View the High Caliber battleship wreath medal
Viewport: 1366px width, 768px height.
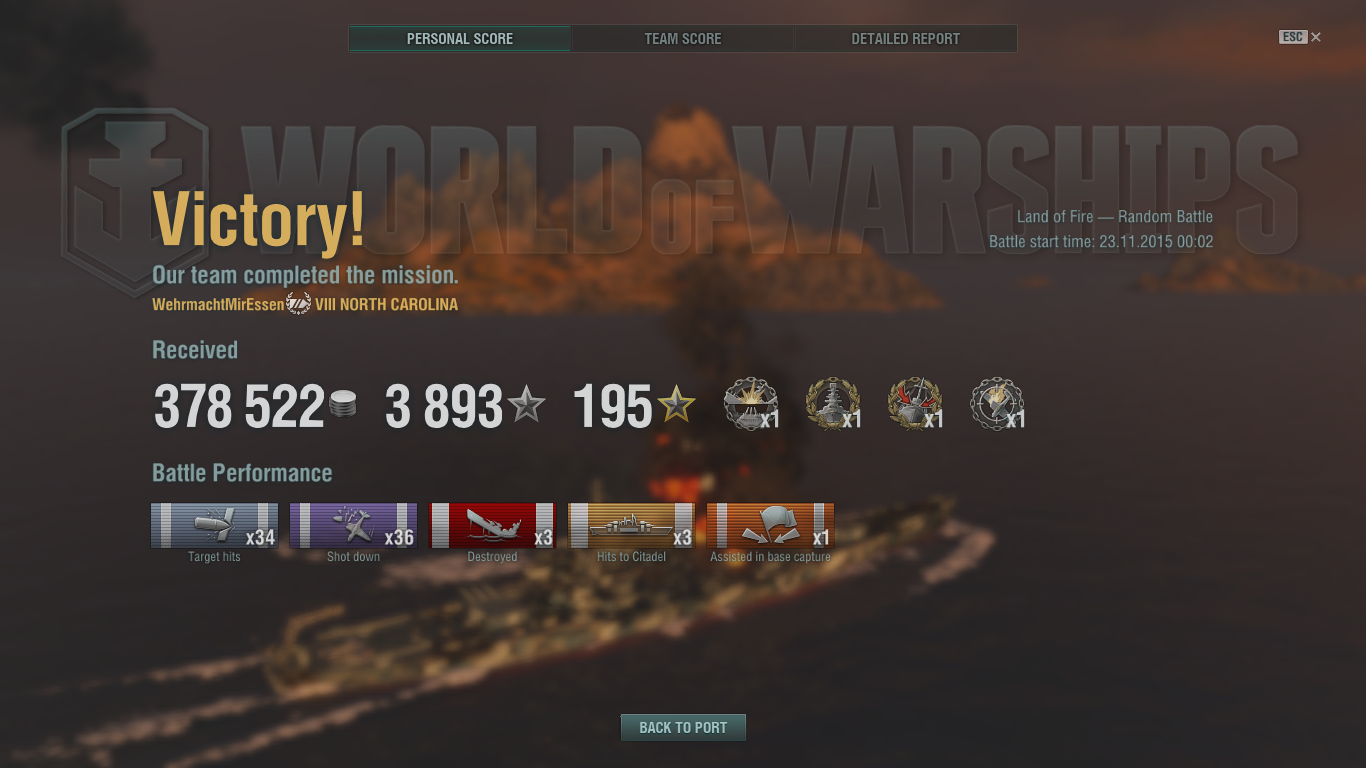tap(832, 402)
